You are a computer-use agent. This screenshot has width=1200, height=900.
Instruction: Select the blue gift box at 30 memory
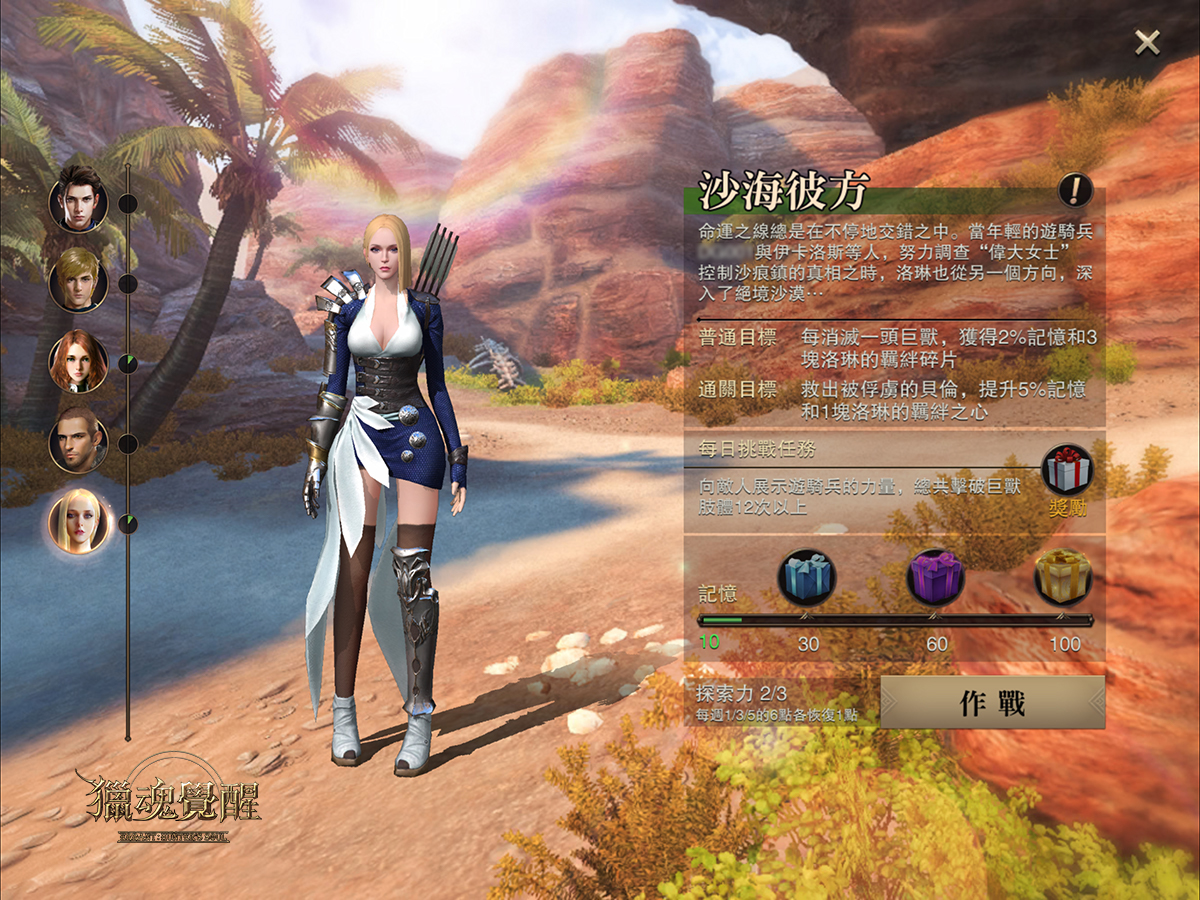click(x=808, y=577)
